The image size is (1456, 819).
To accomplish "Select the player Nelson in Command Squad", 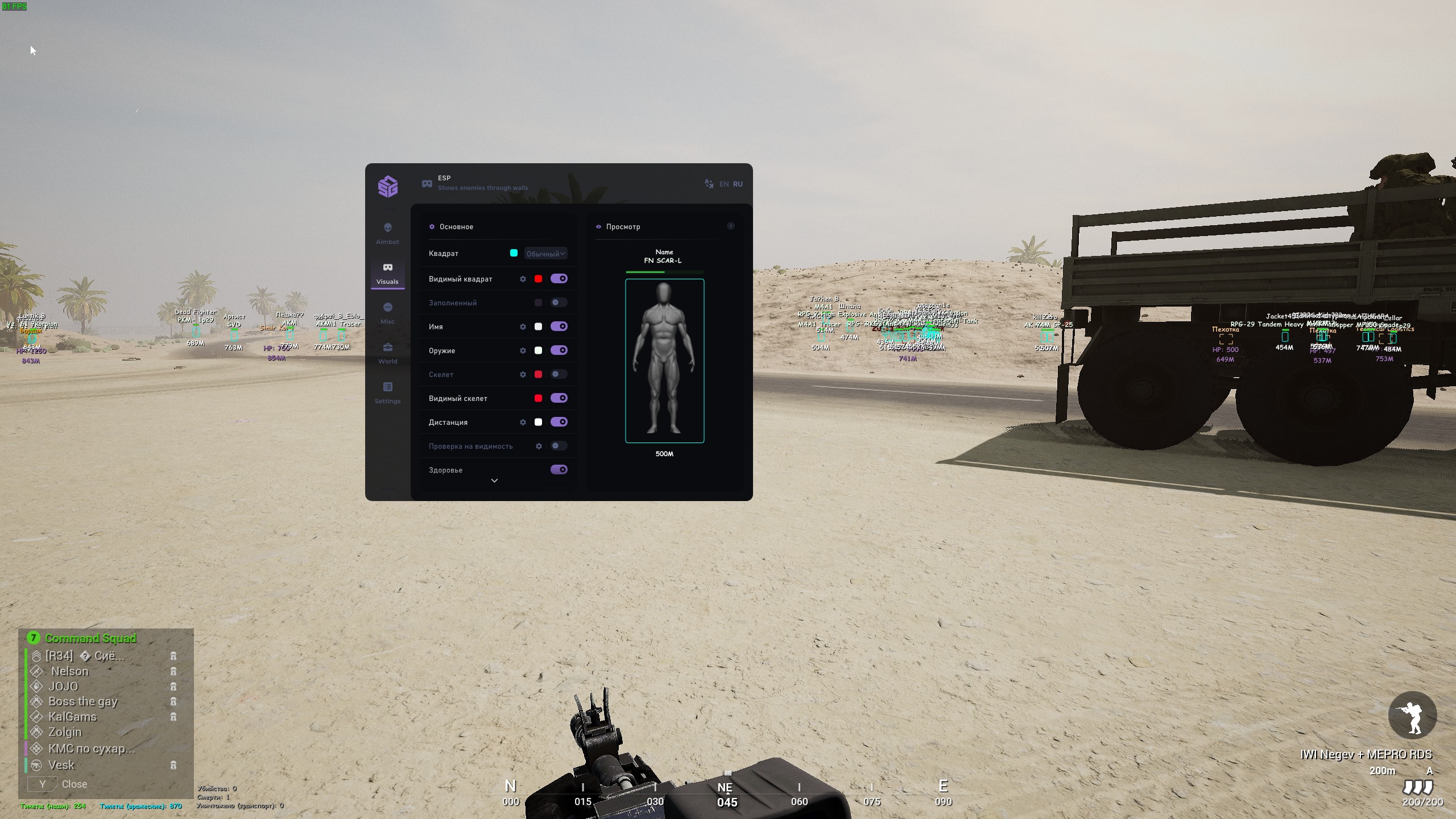I will click(70, 671).
